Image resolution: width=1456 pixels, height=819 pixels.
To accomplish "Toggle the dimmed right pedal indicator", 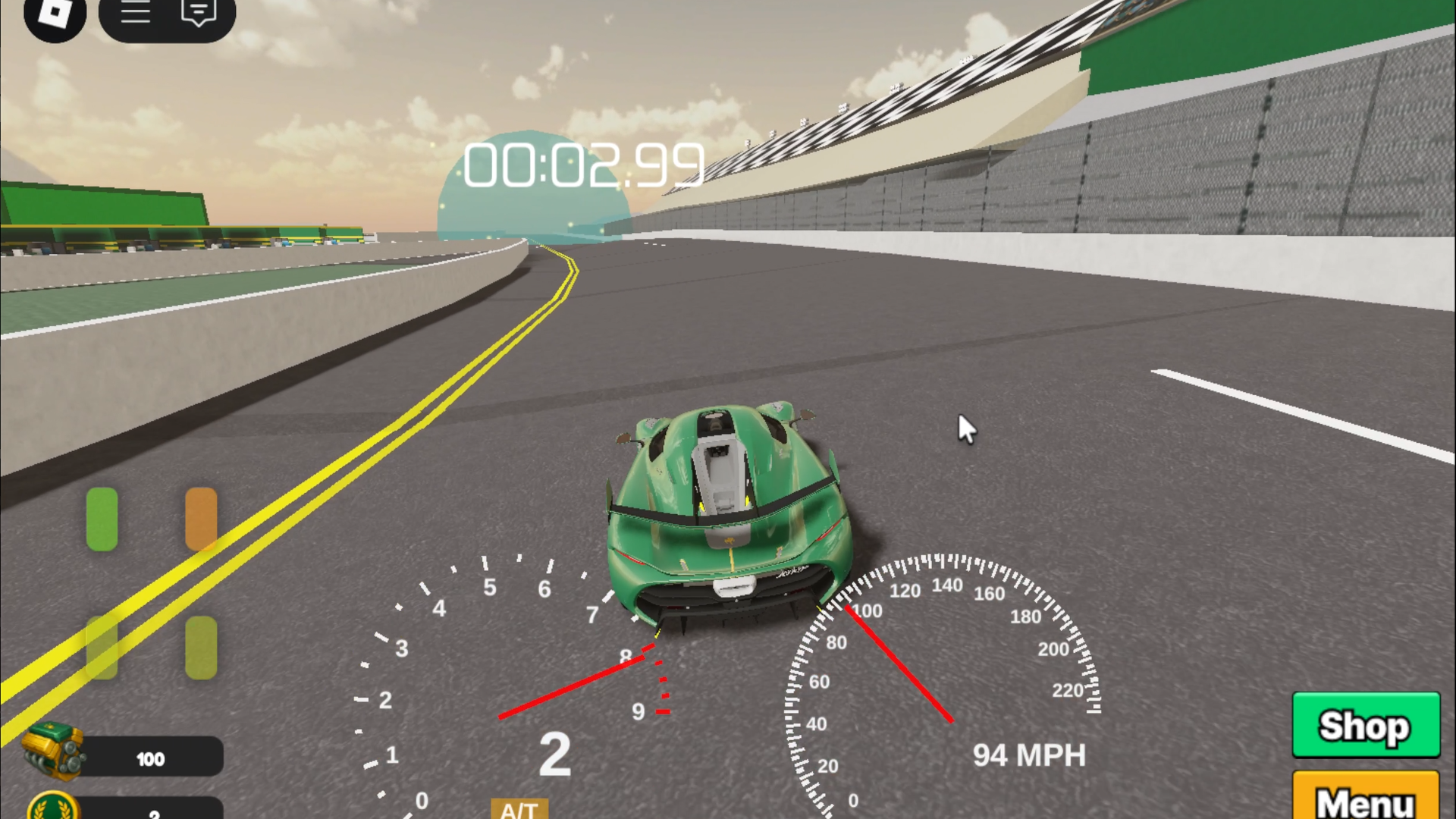I will (199, 648).
